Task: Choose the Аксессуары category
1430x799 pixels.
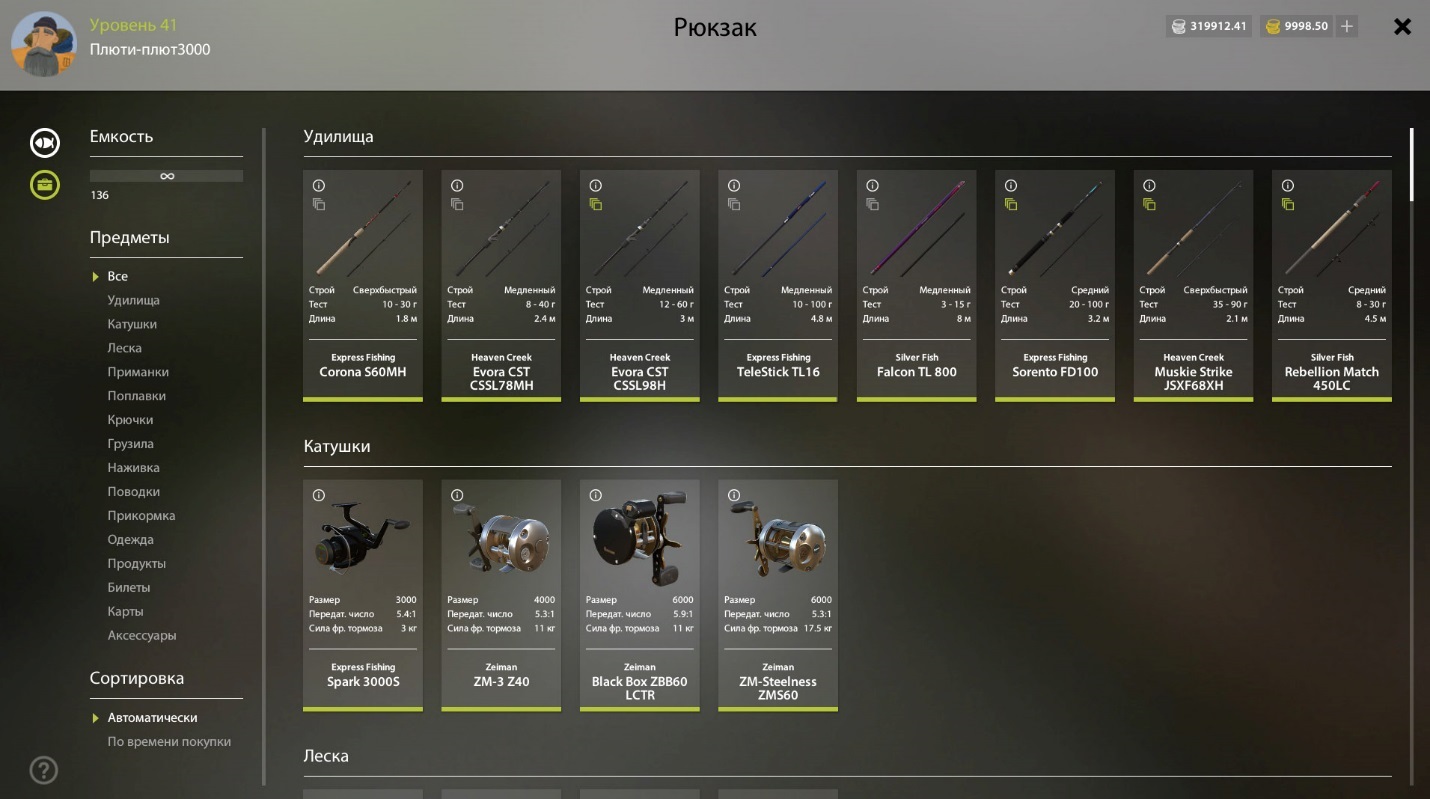Action: pyautogui.click(x=141, y=636)
